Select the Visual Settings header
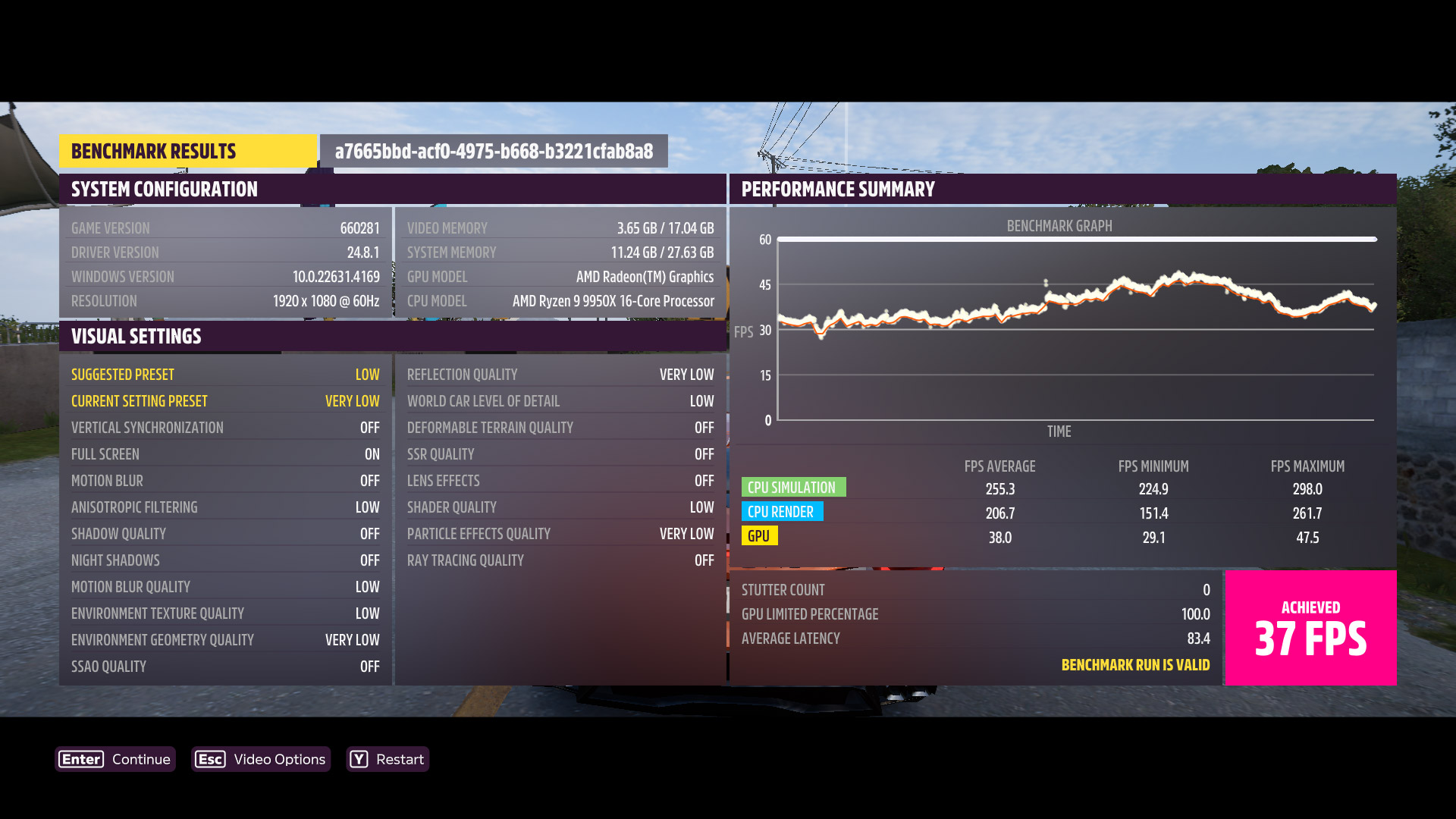 [136, 336]
